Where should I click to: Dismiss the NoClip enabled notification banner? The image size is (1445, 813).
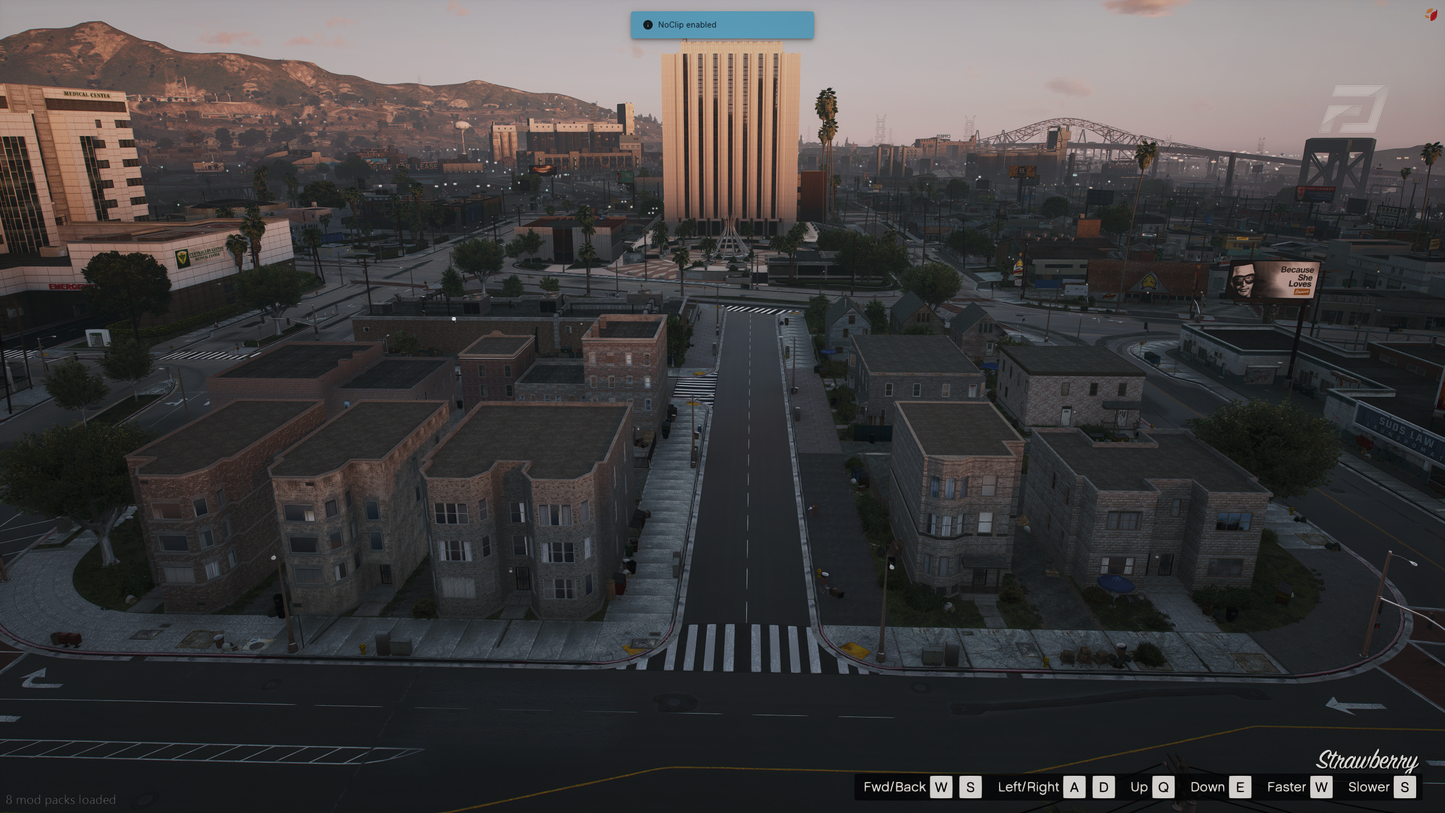click(x=722, y=25)
